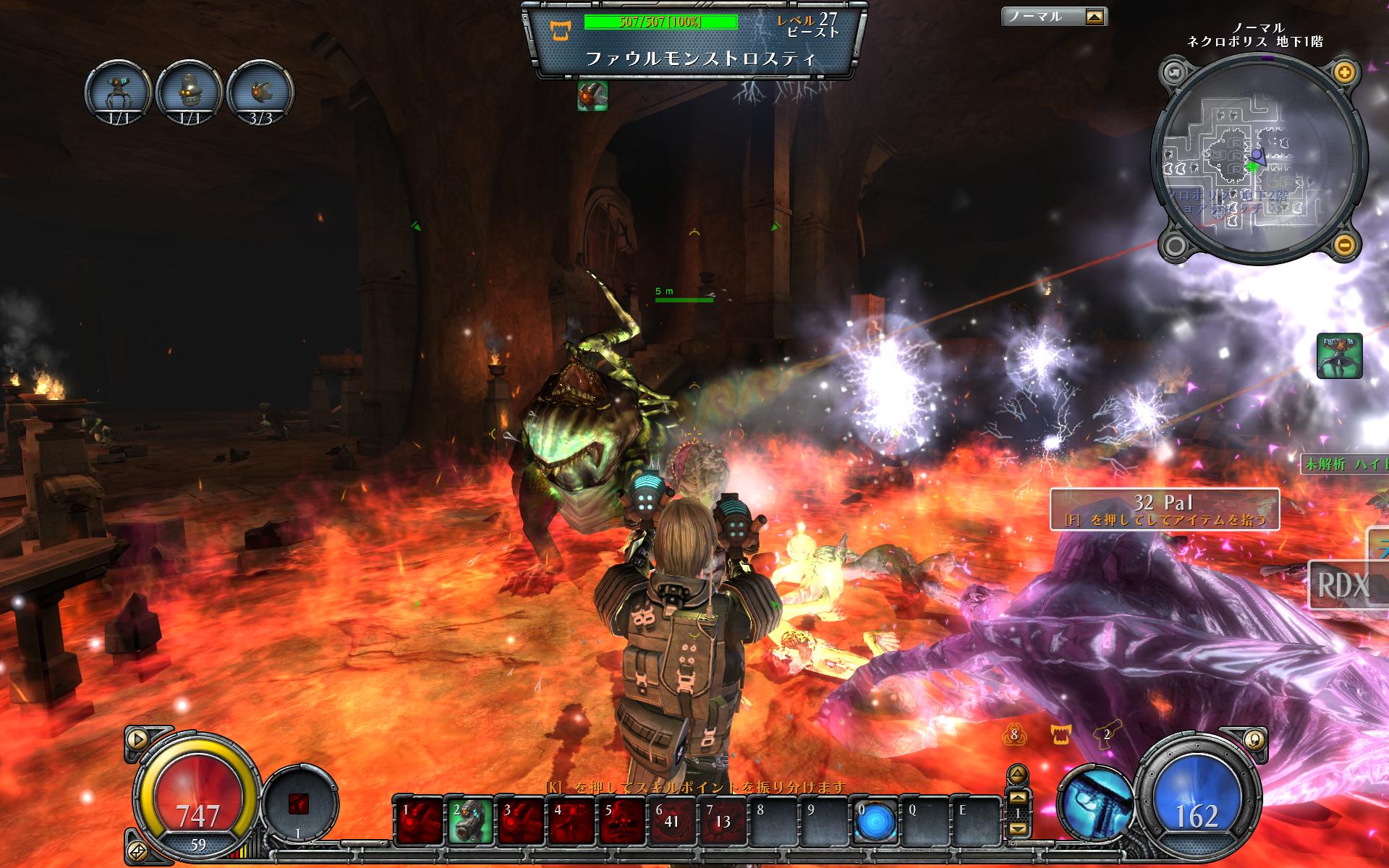1389x868 pixels.
Task: Open the ノーマル difficulty dropdown
Action: coord(1096,17)
